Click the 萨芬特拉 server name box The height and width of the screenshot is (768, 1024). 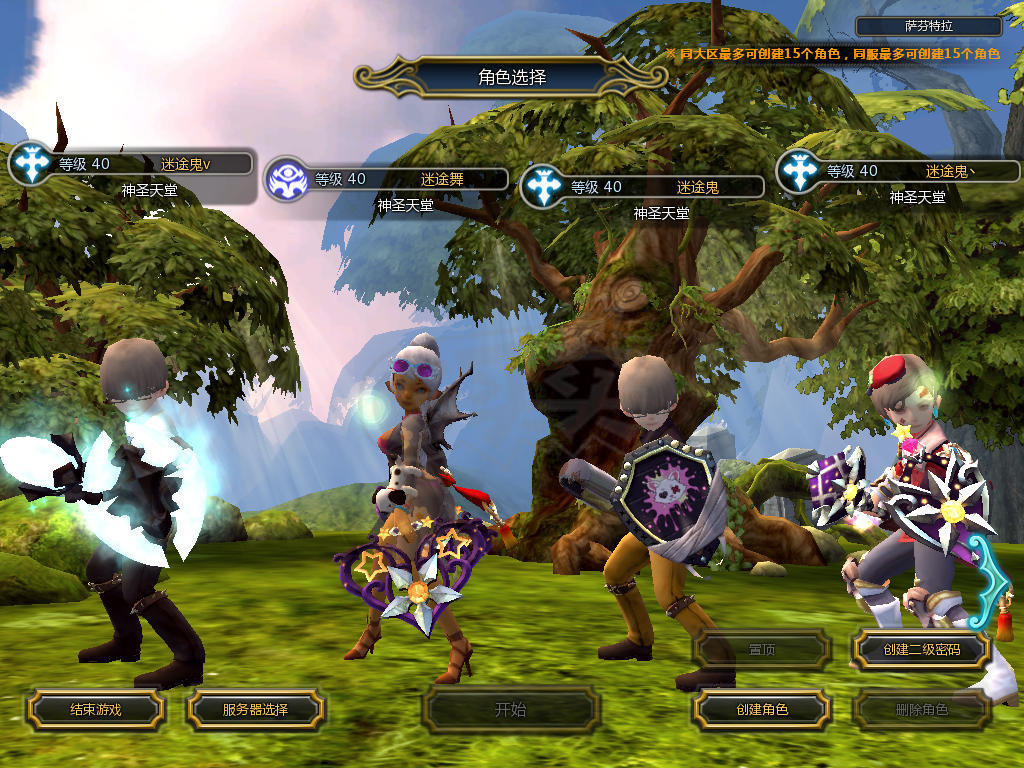click(x=929, y=27)
